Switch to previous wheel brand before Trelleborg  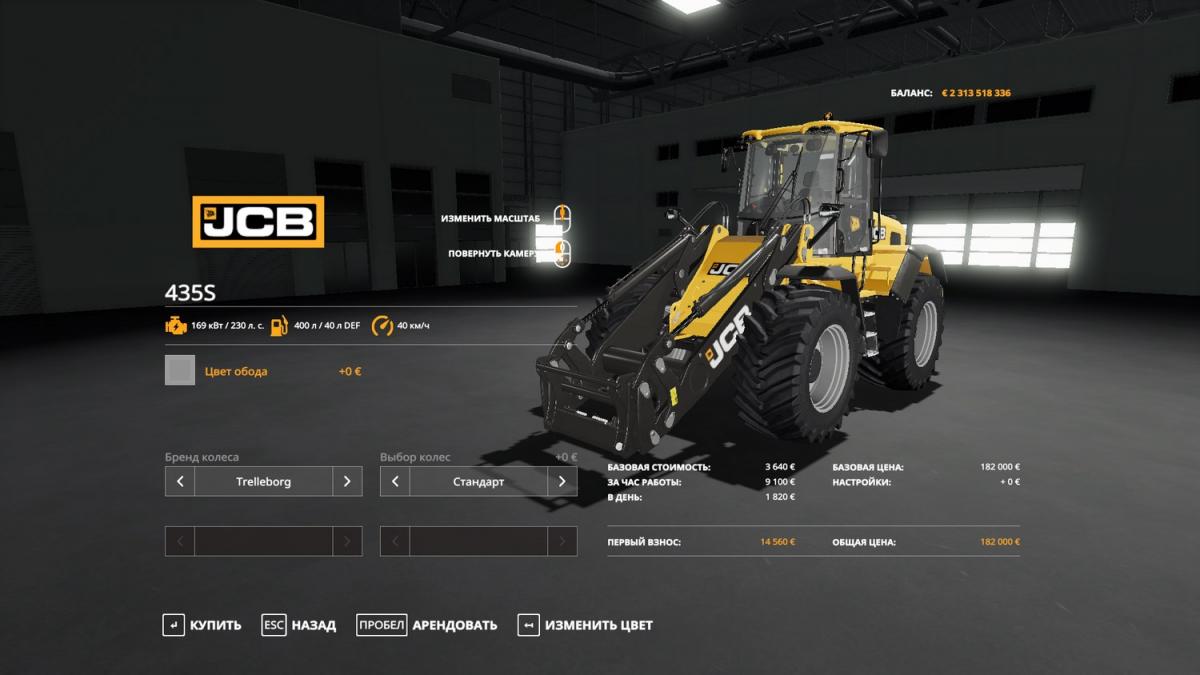pyautogui.click(x=180, y=481)
